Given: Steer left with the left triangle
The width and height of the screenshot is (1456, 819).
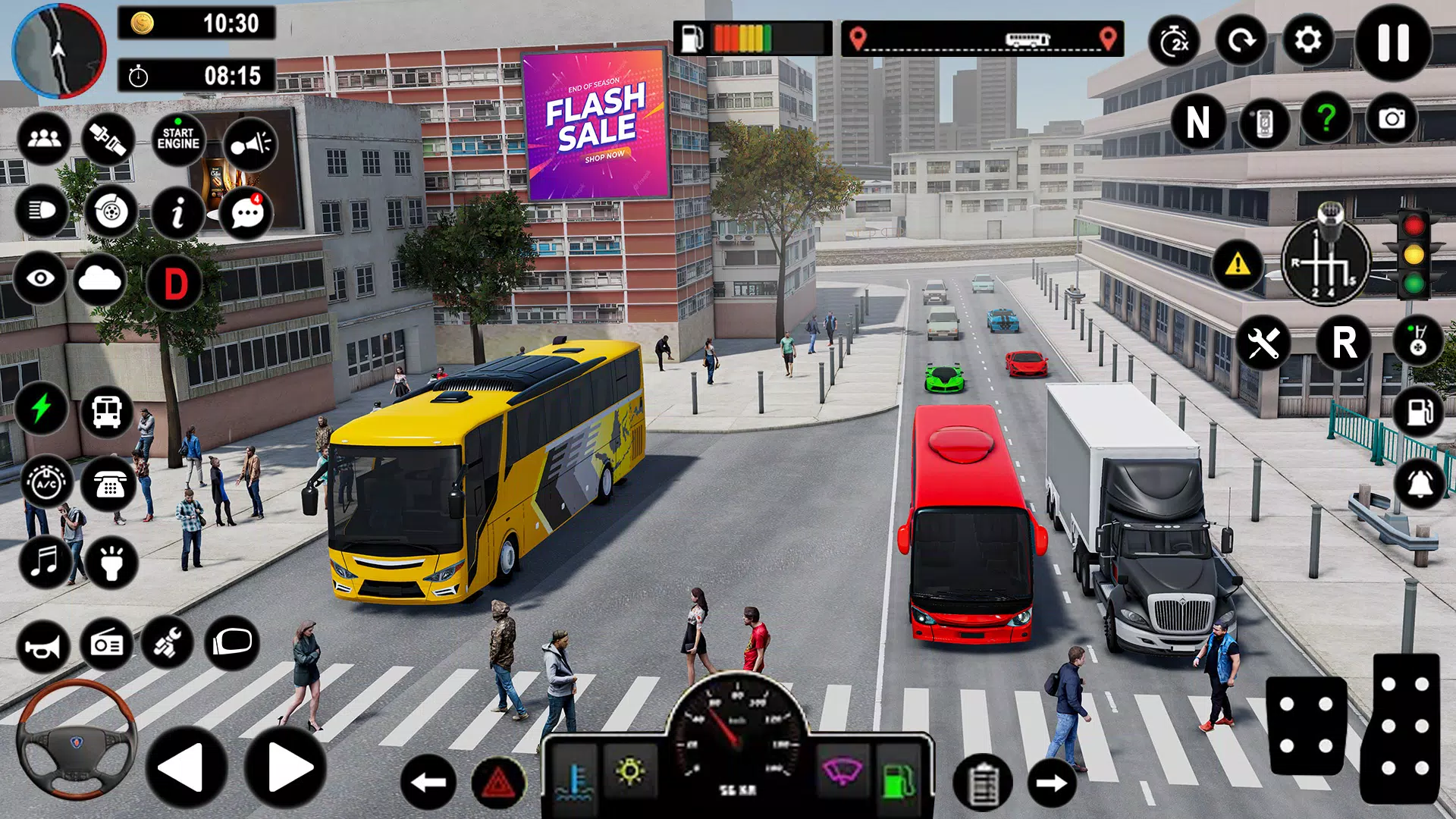Looking at the screenshot, I should tap(184, 767).
